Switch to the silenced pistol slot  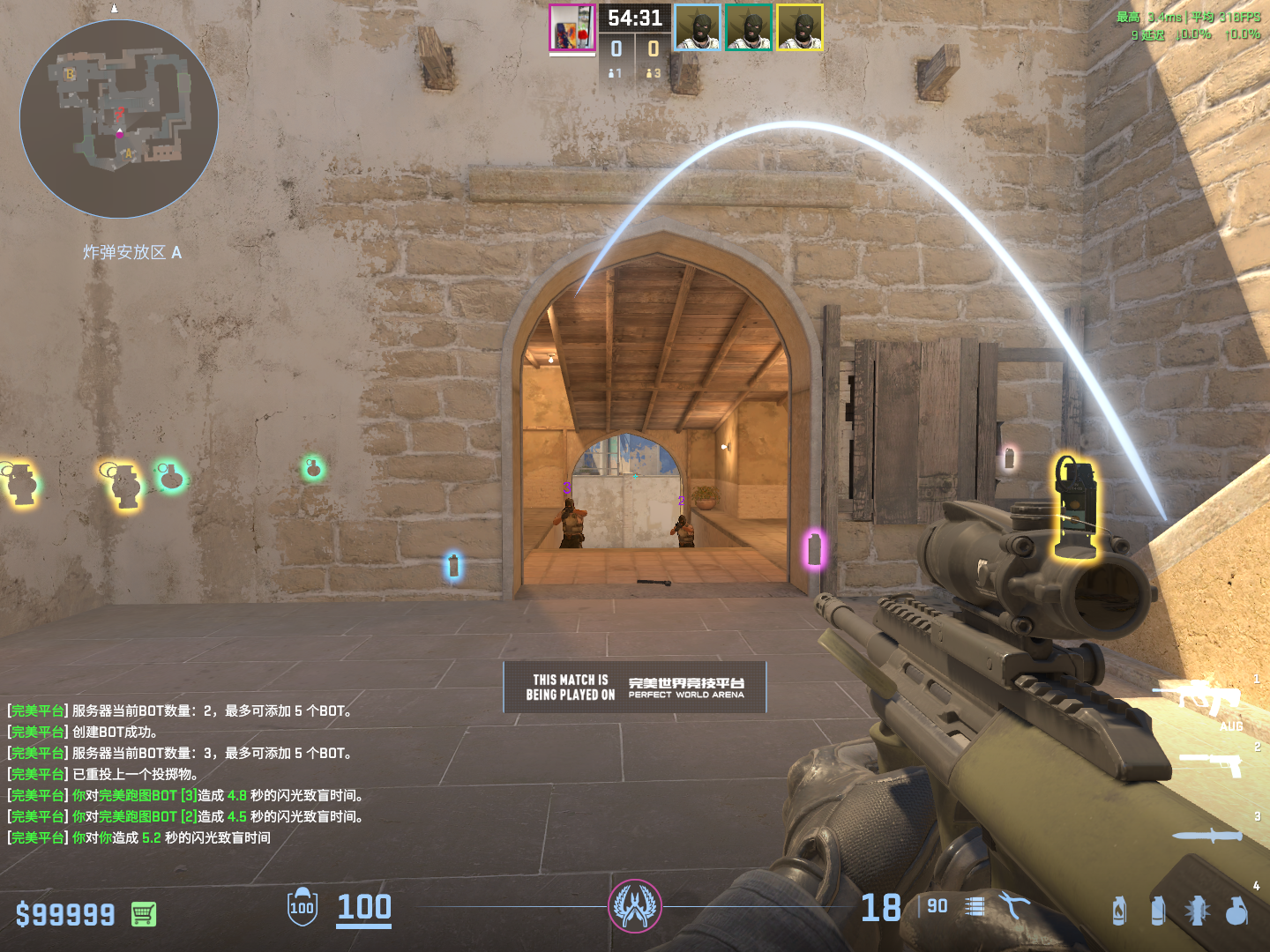point(1211,763)
